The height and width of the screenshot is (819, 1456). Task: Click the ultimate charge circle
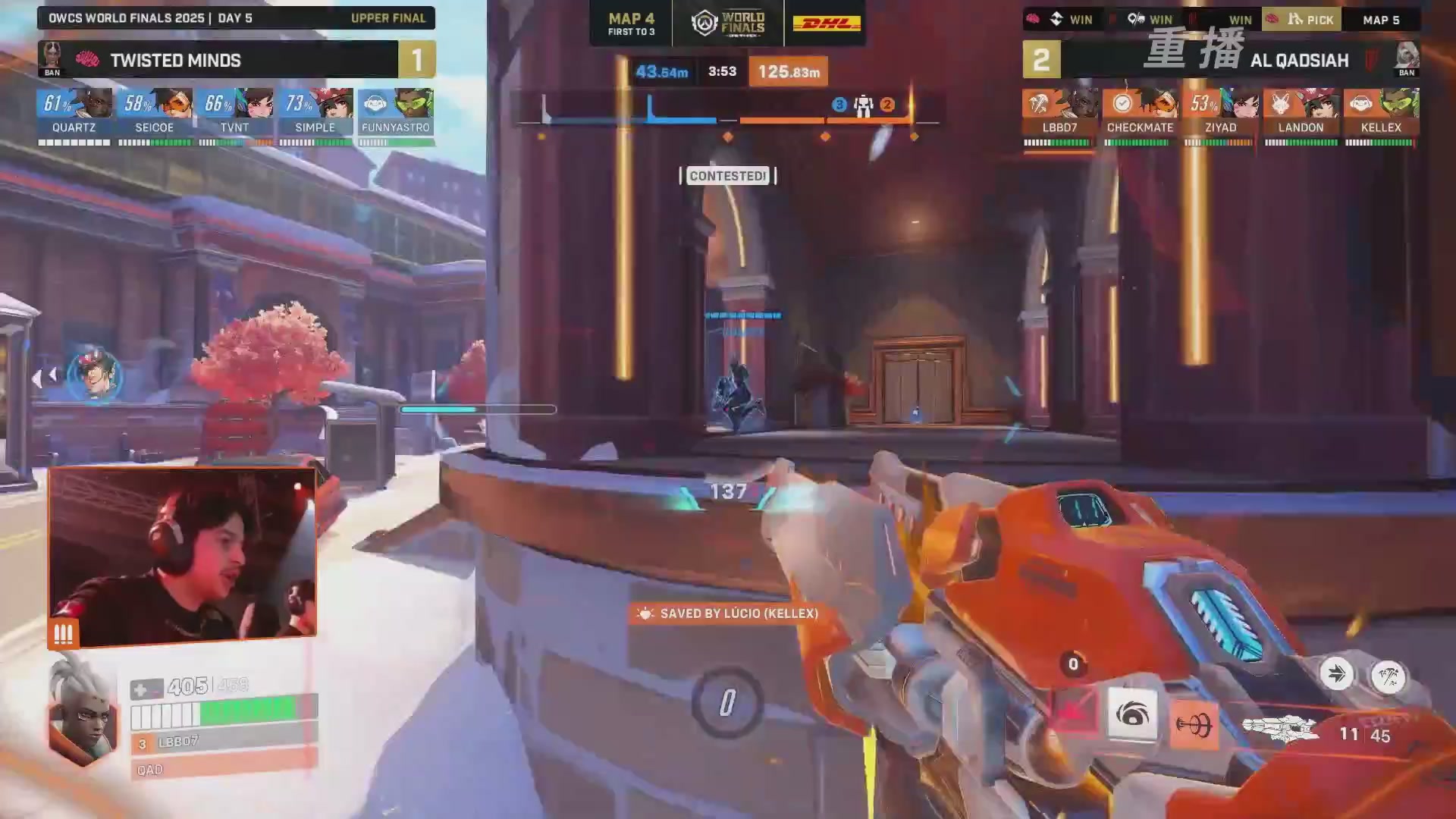point(726,703)
